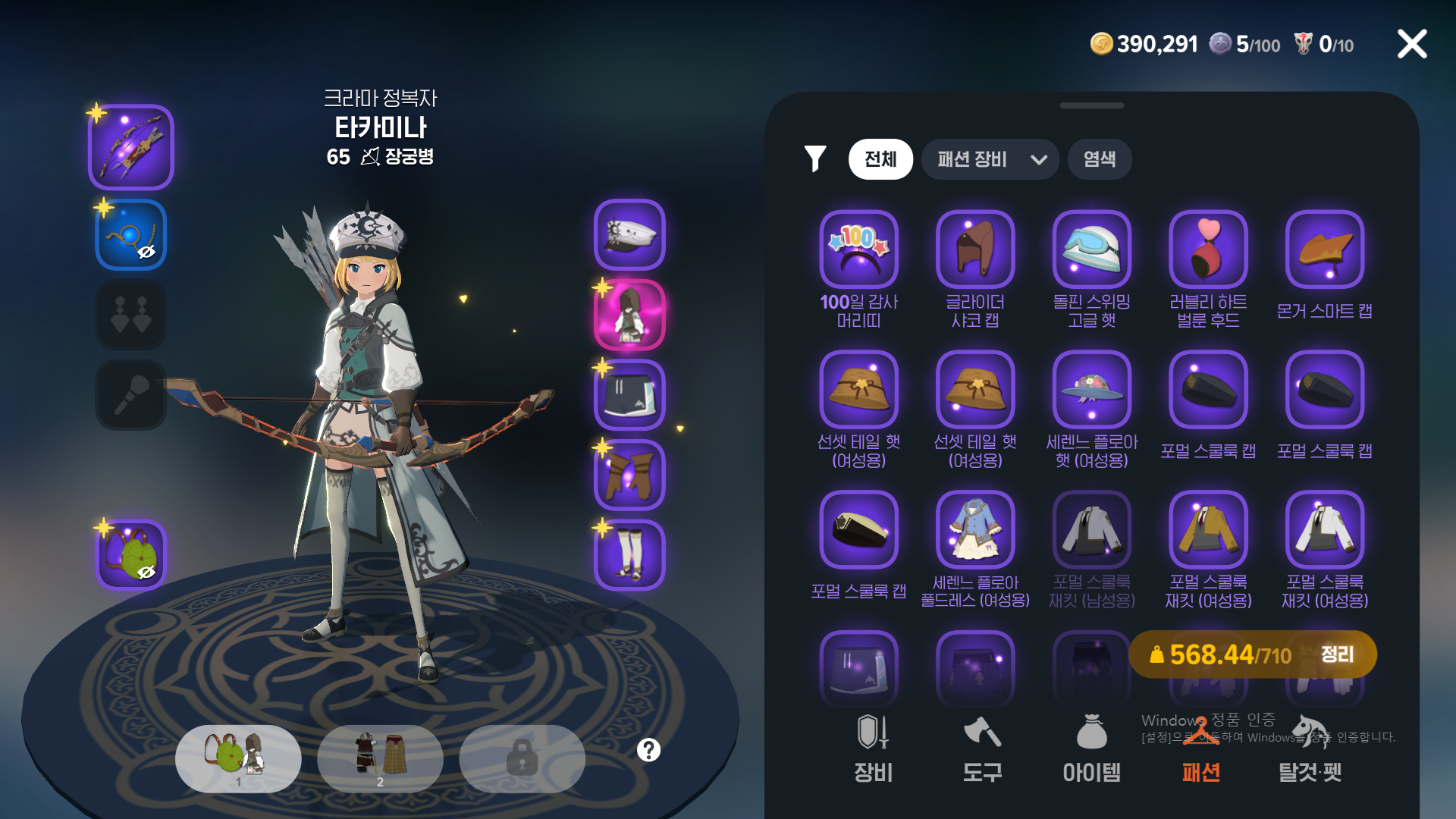Click the 정리 sort button
The width and height of the screenshot is (1456, 819).
(x=1337, y=654)
